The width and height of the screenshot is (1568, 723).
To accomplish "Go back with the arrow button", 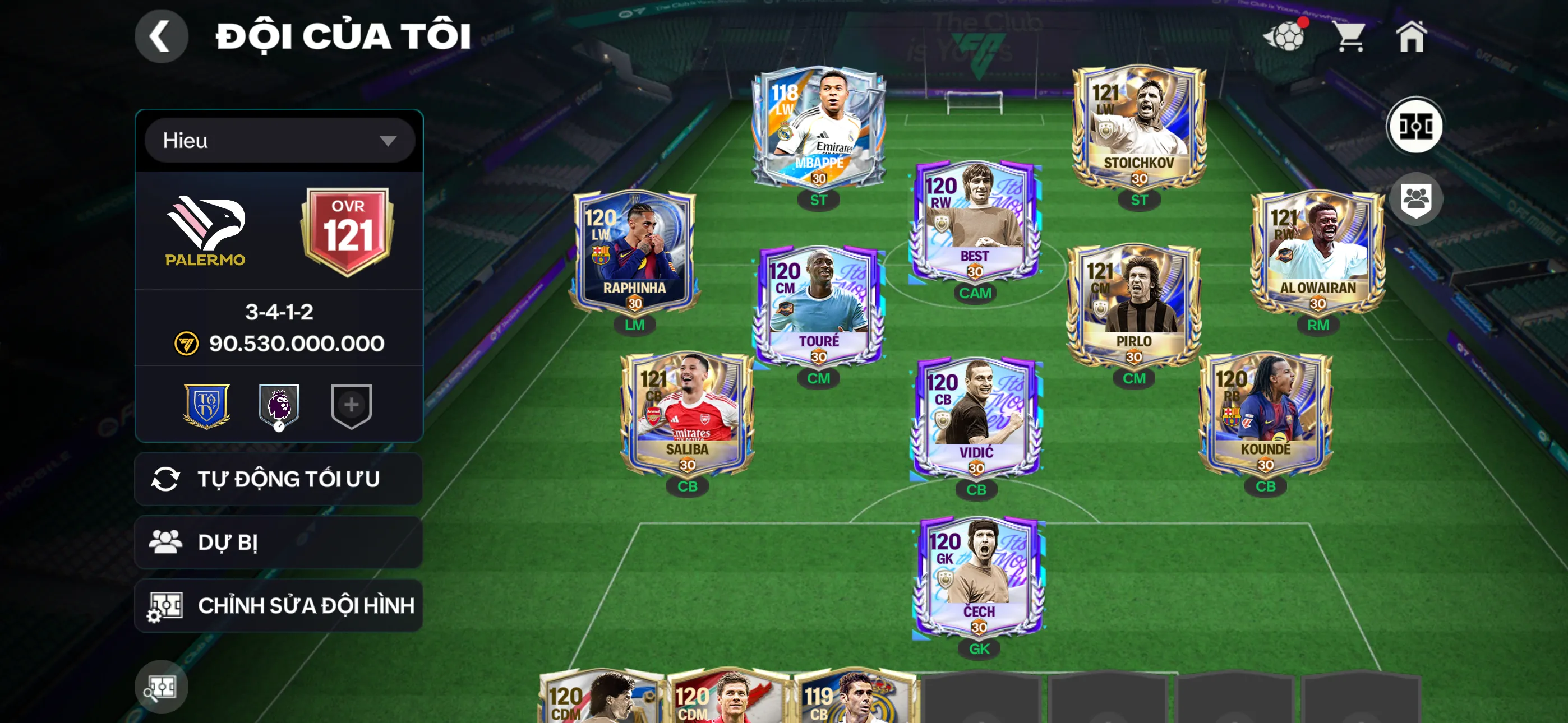I will [x=162, y=36].
